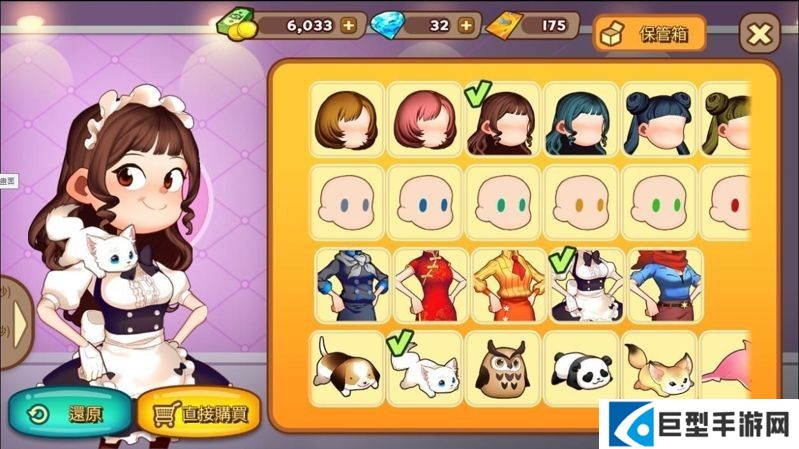Click the 還原 restore button
Screen dimensions: 799x449
[70, 412]
